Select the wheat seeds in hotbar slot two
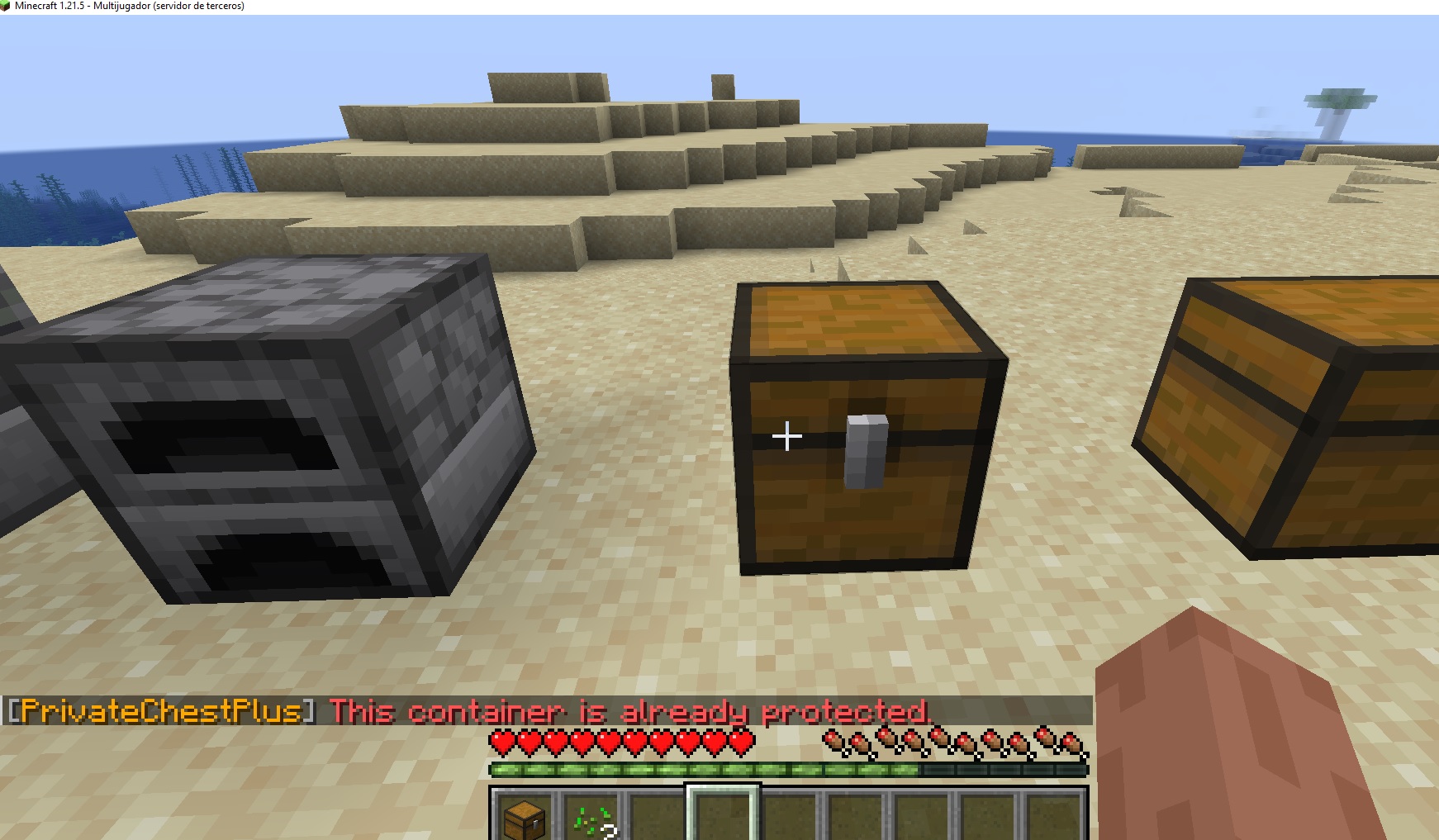Screen dimensions: 1439x840 point(591,816)
